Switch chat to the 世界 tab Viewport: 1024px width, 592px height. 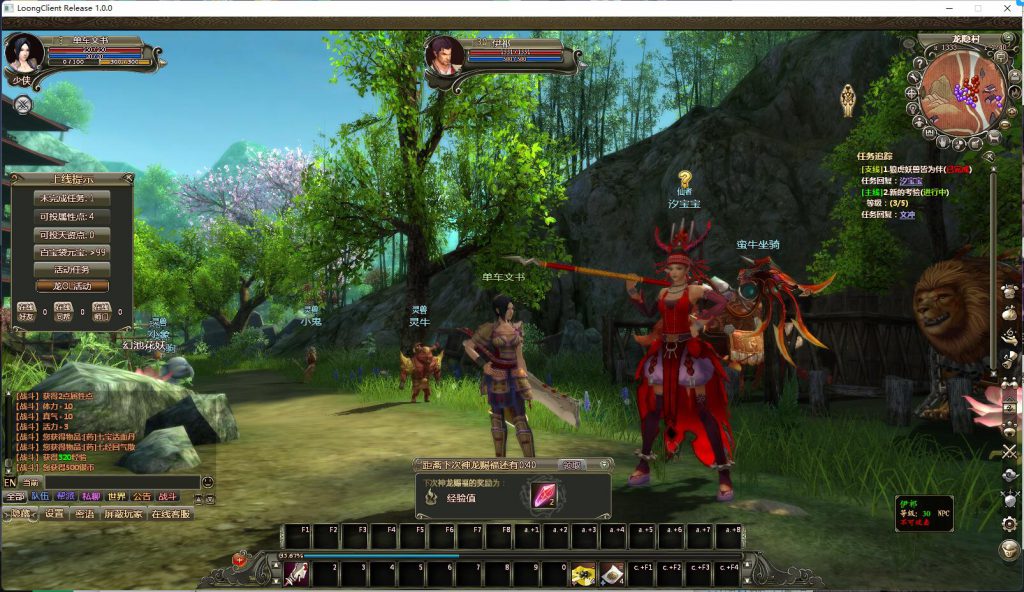[117, 496]
